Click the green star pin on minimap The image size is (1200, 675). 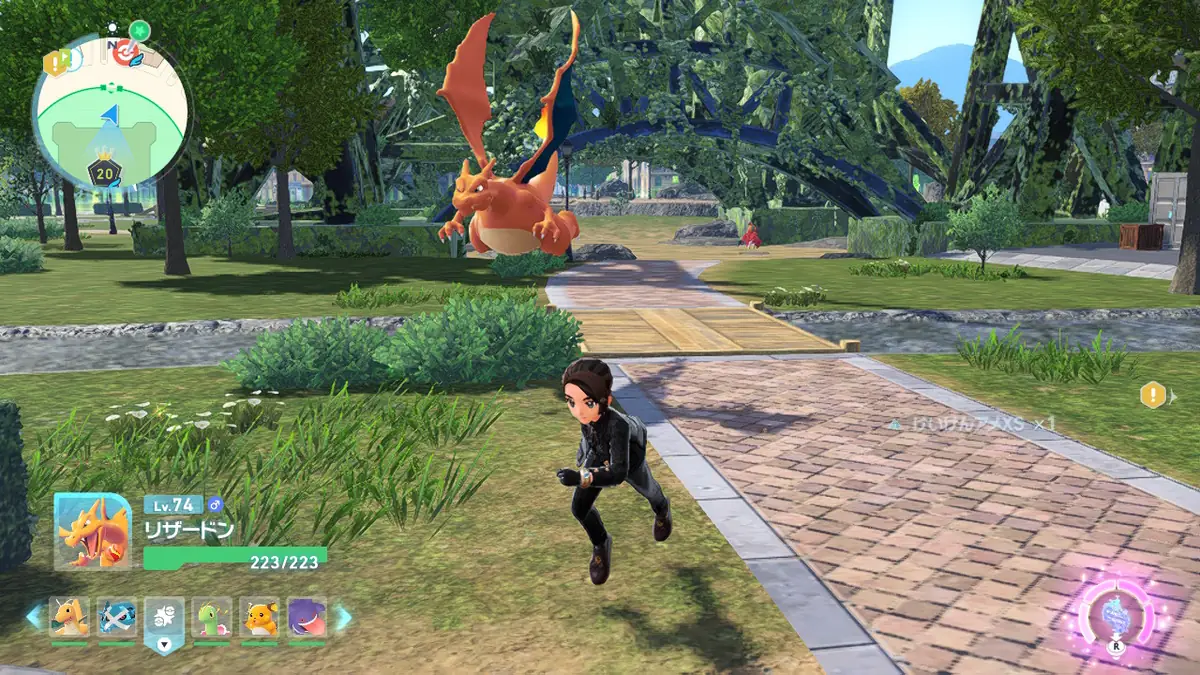tap(139, 29)
